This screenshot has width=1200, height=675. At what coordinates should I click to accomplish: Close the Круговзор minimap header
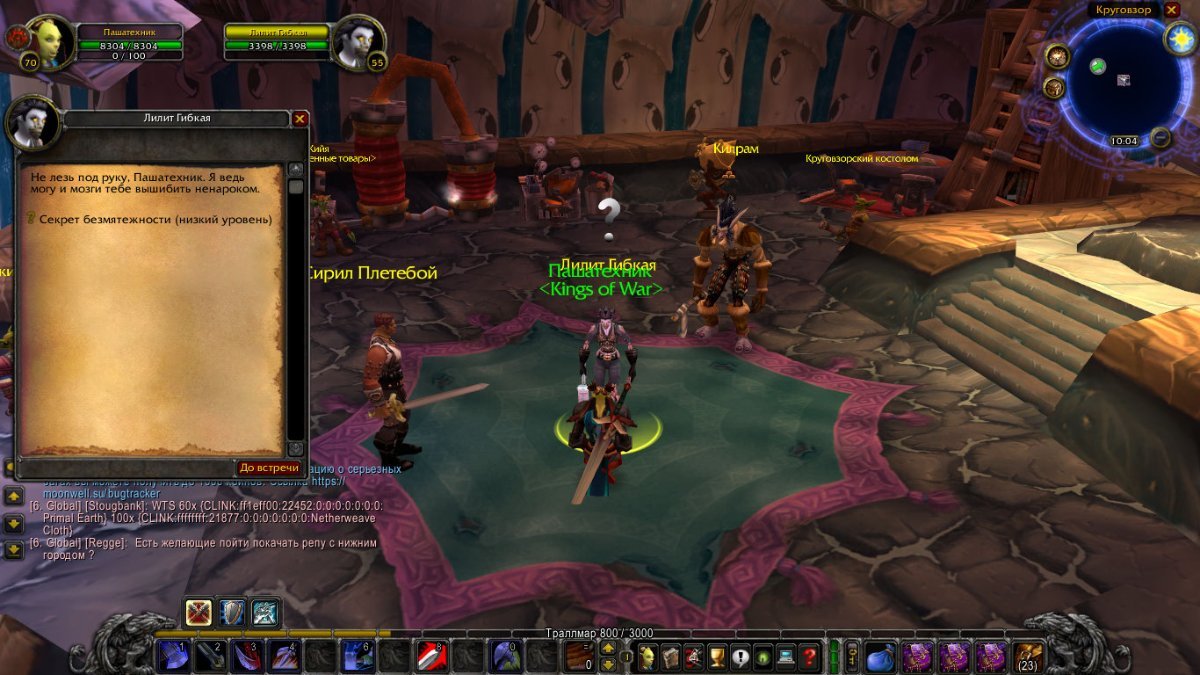[1172, 10]
